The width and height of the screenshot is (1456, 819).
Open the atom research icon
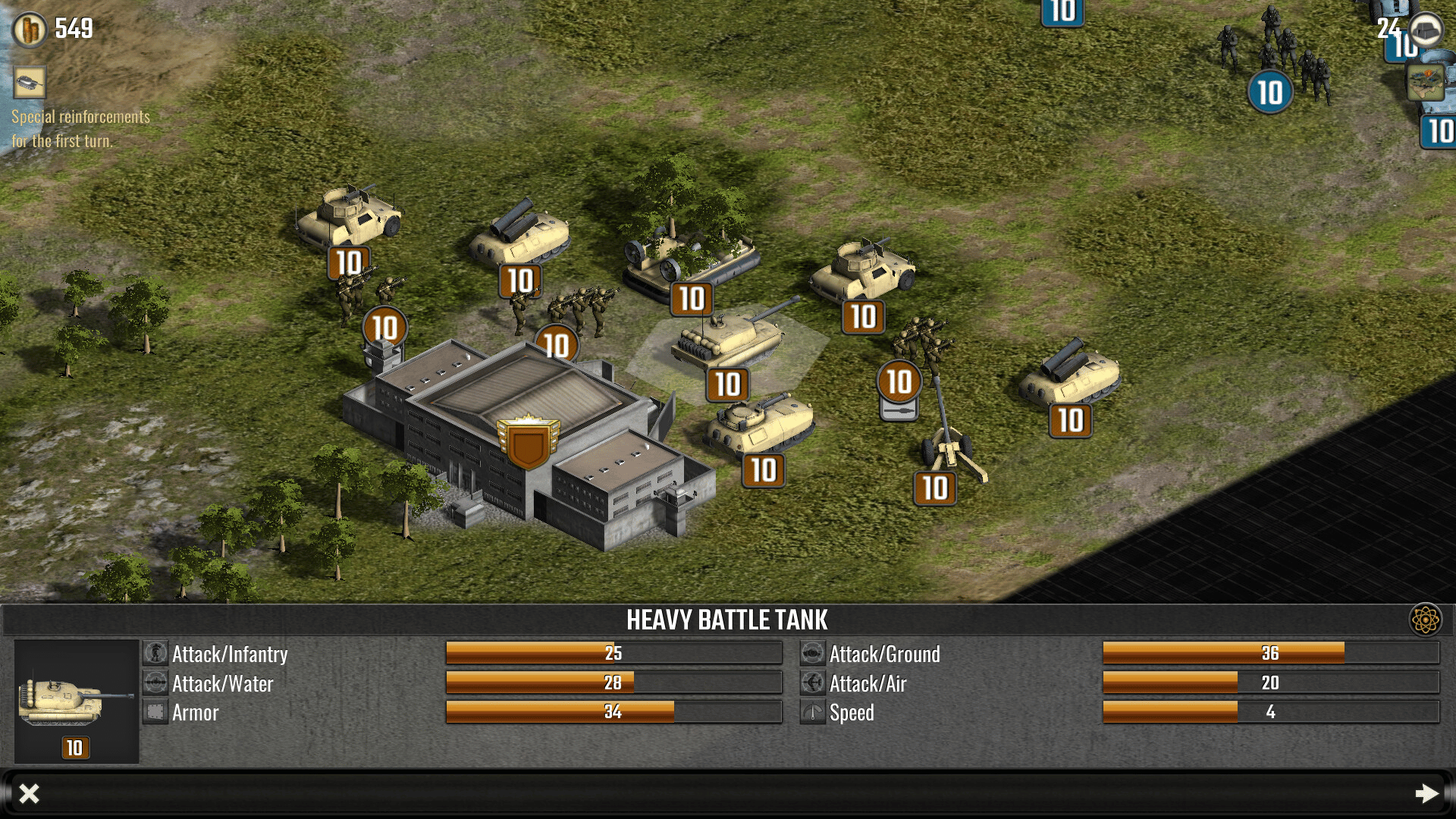1425,620
